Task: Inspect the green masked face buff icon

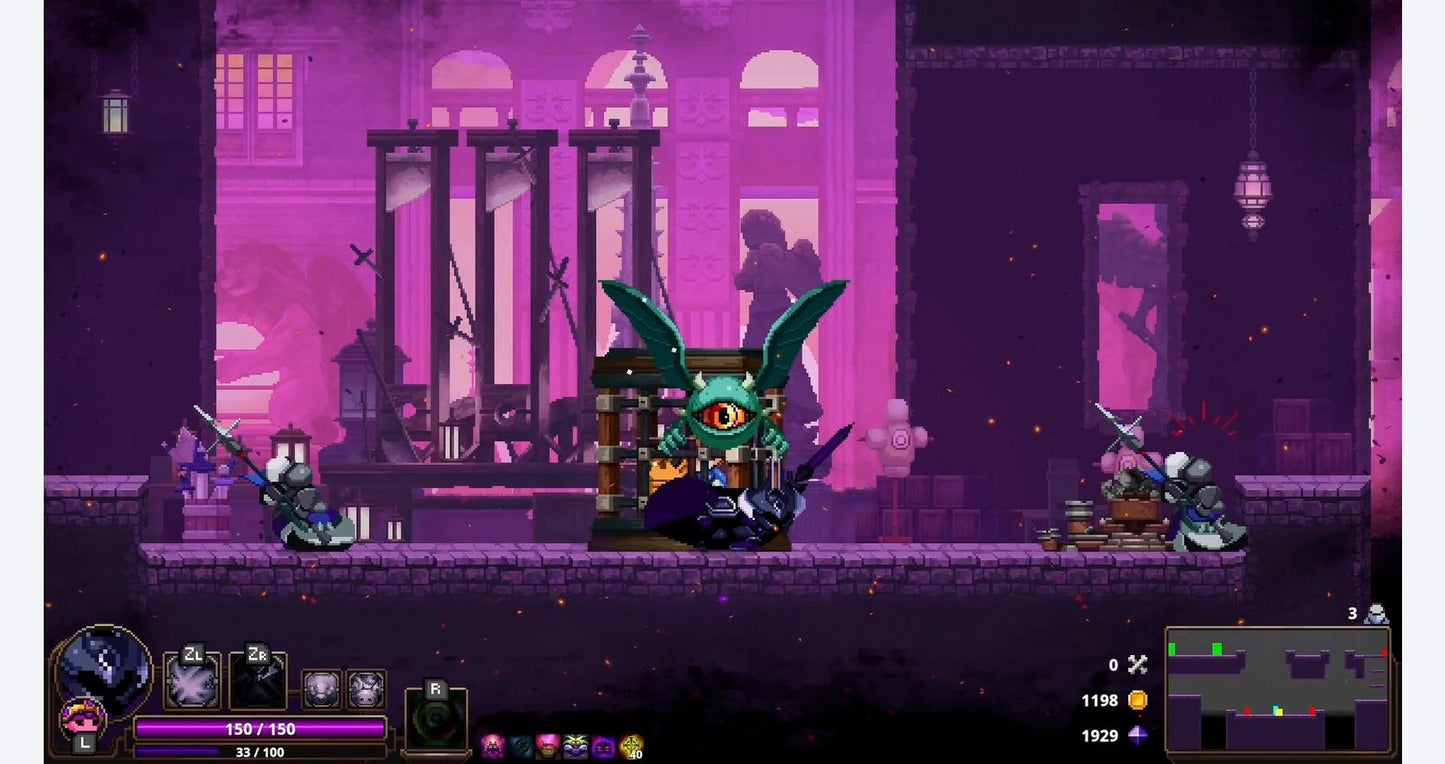Action: pyautogui.click(x=575, y=746)
